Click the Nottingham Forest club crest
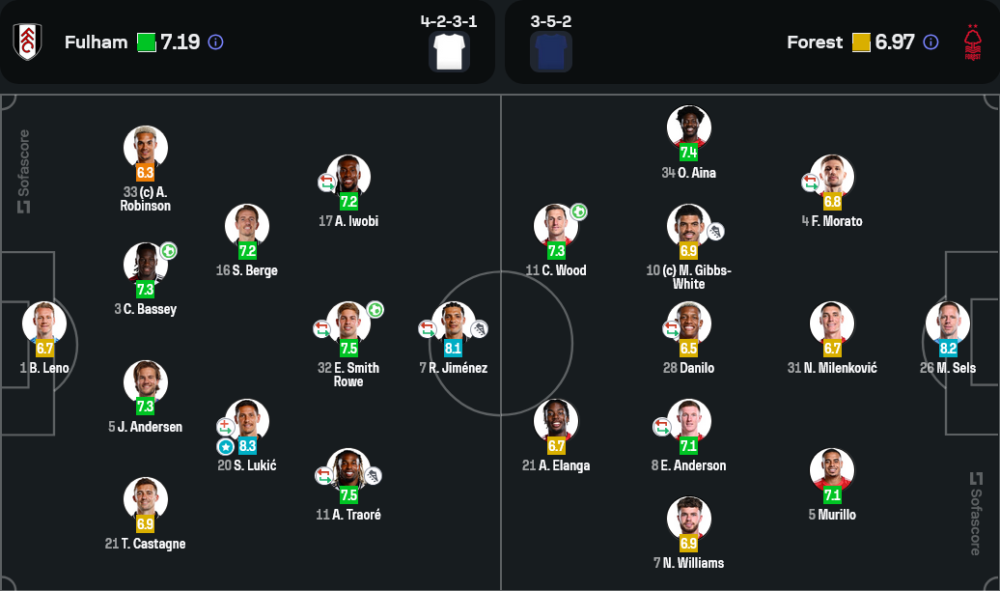Viewport: 1000px width, 591px height. (x=972, y=42)
